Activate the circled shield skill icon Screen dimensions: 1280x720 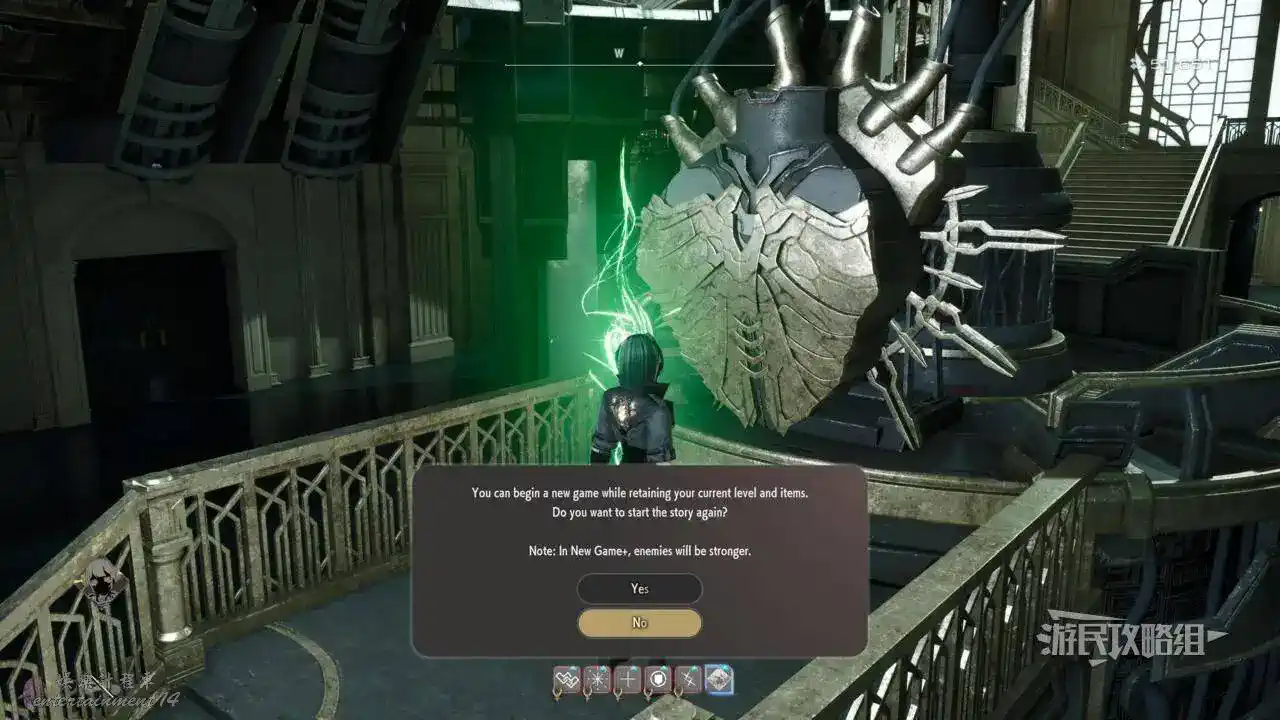click(x=658, y=680)
